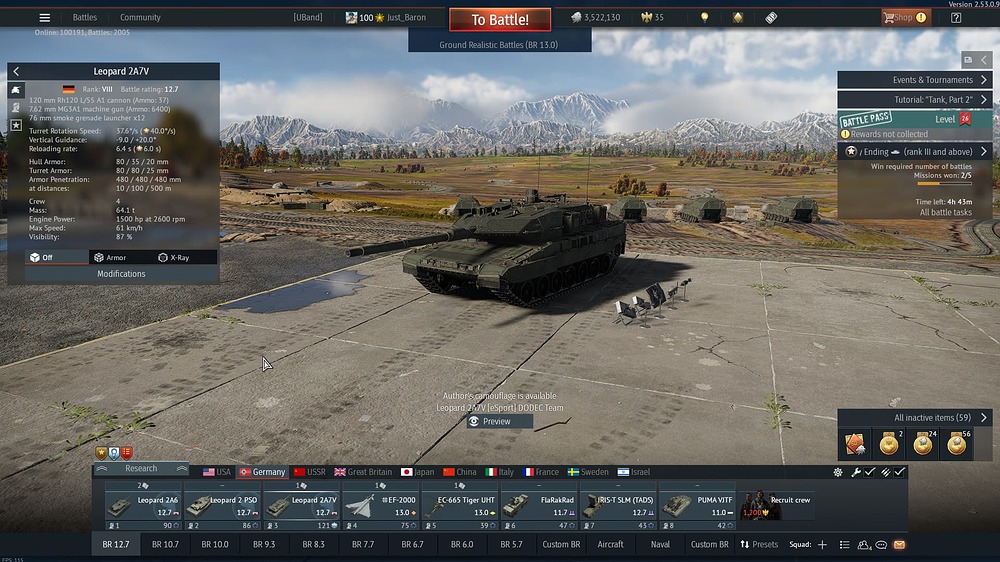Switch to the BR 10.7 preset

pos(165,544)
